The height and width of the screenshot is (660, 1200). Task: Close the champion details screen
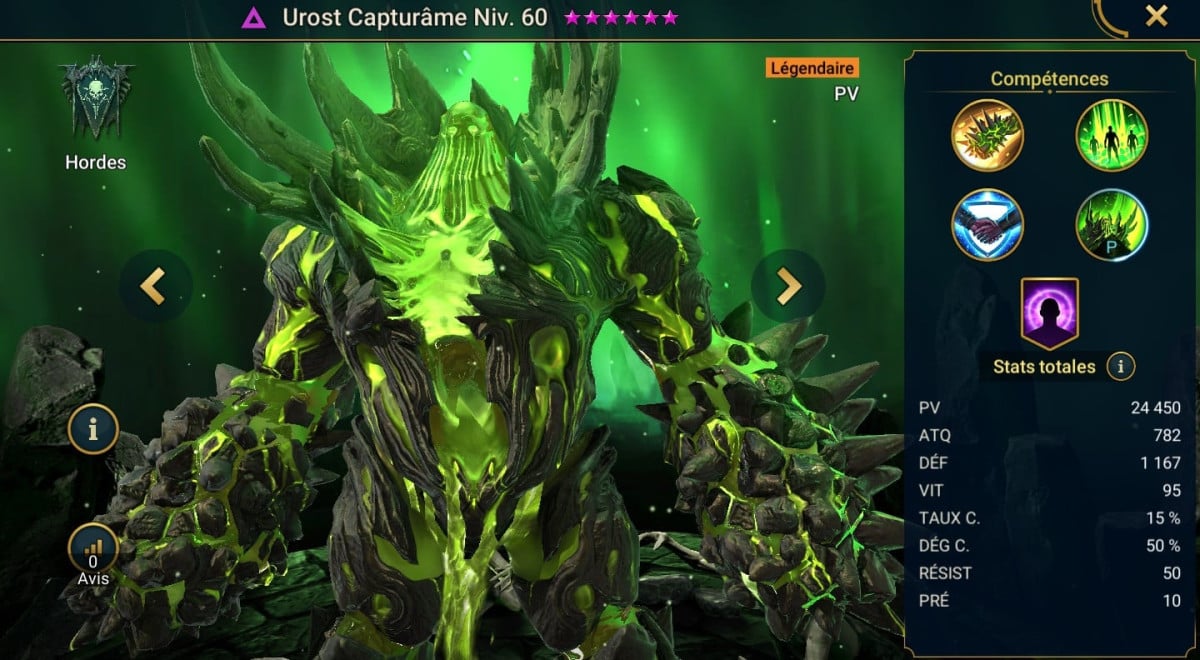[x=1156, y=16]
